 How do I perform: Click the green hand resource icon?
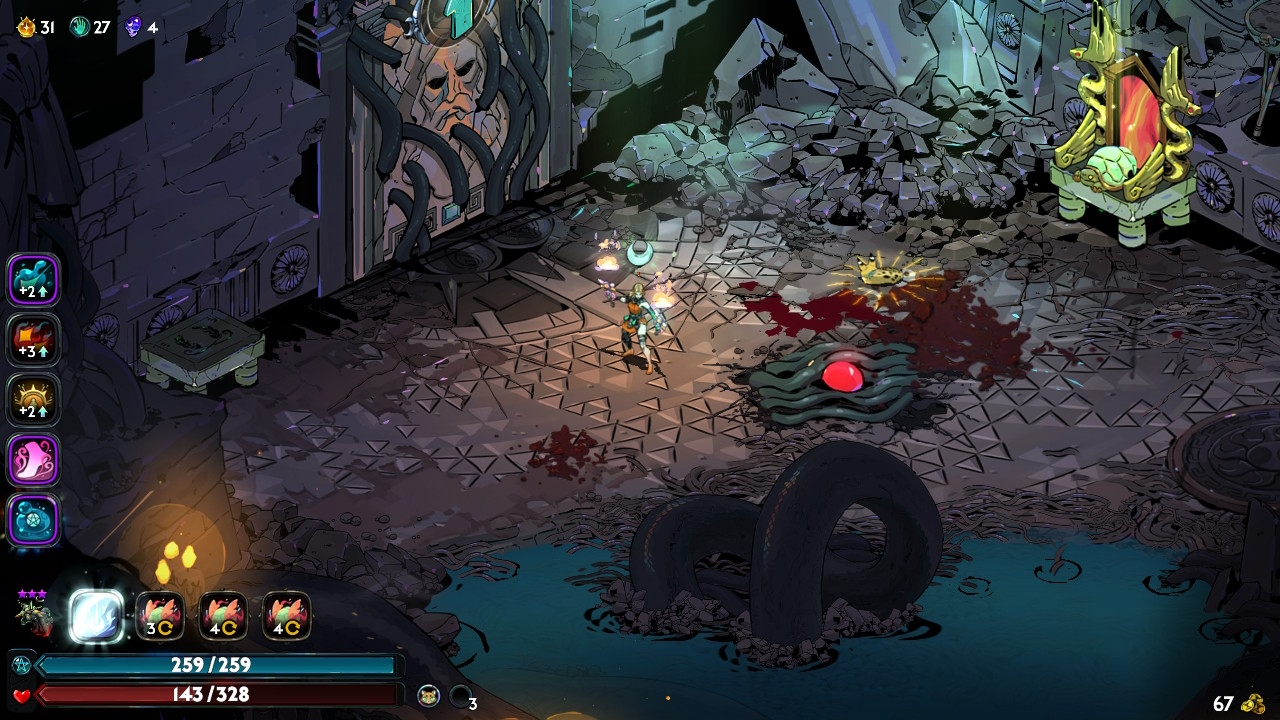[x=80, y=27]
